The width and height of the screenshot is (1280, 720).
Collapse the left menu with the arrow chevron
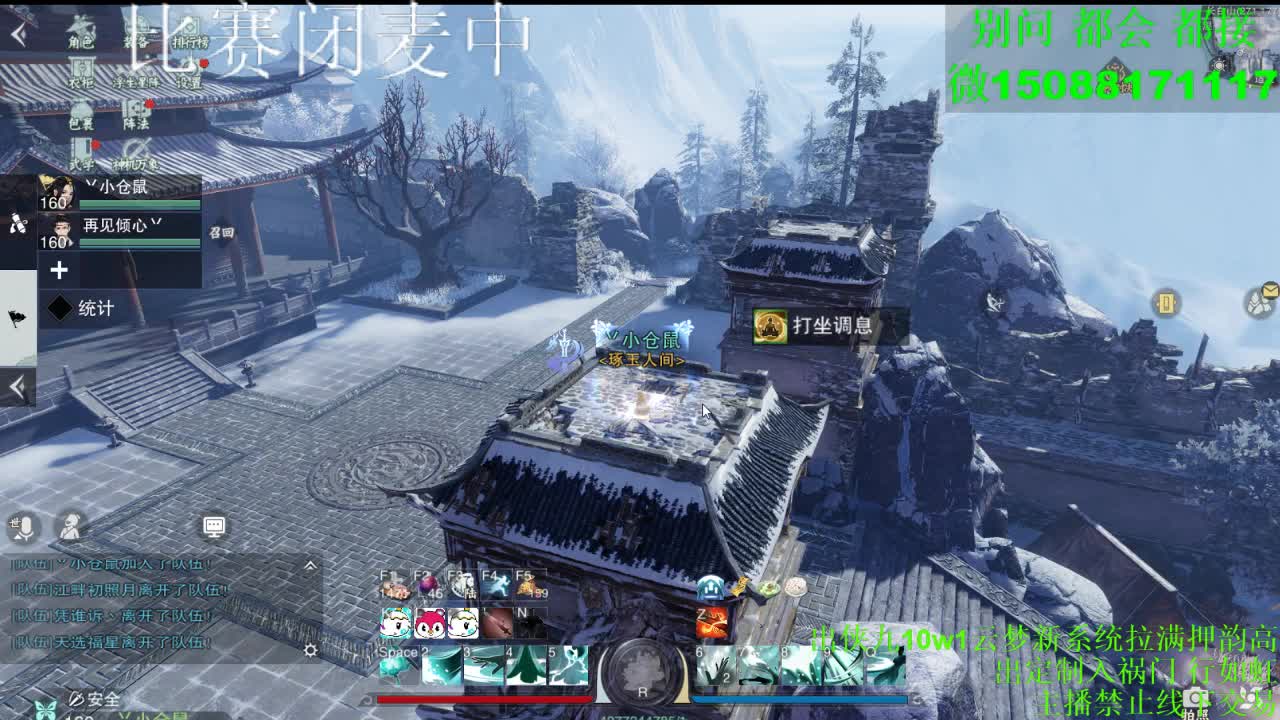17,33
